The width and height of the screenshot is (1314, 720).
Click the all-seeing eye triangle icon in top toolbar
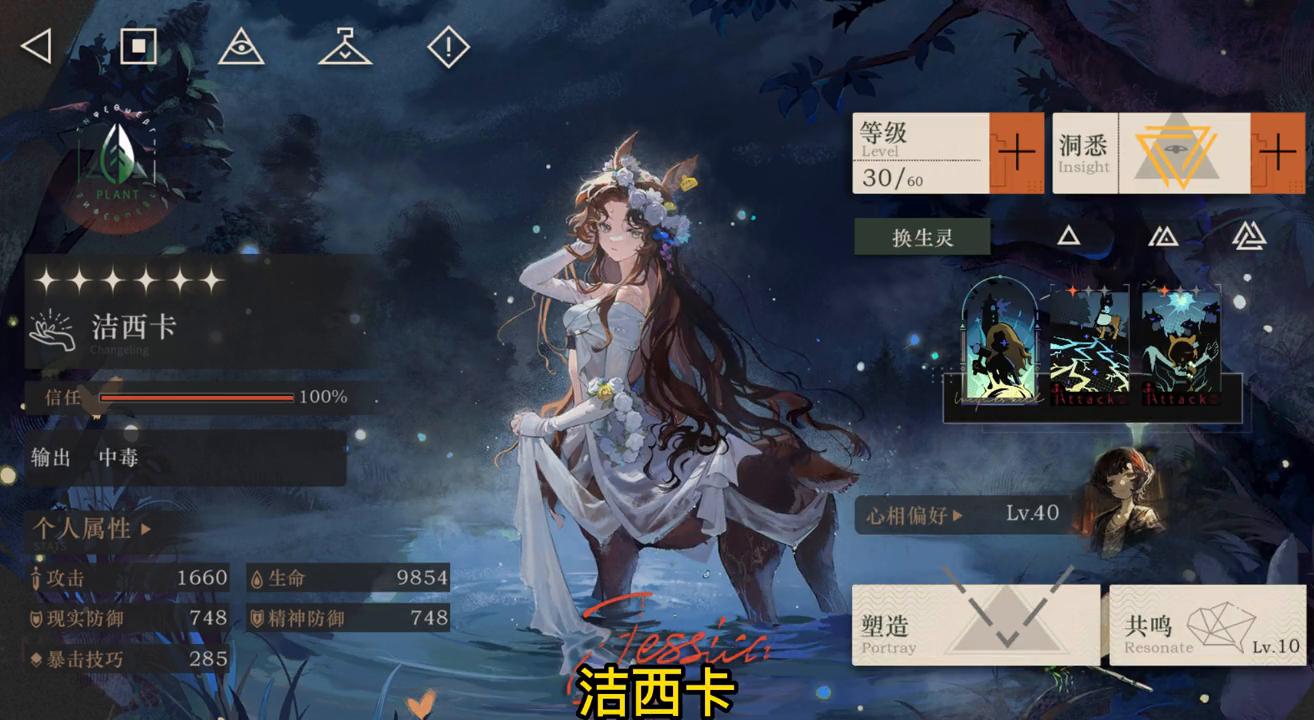[243, 45]
